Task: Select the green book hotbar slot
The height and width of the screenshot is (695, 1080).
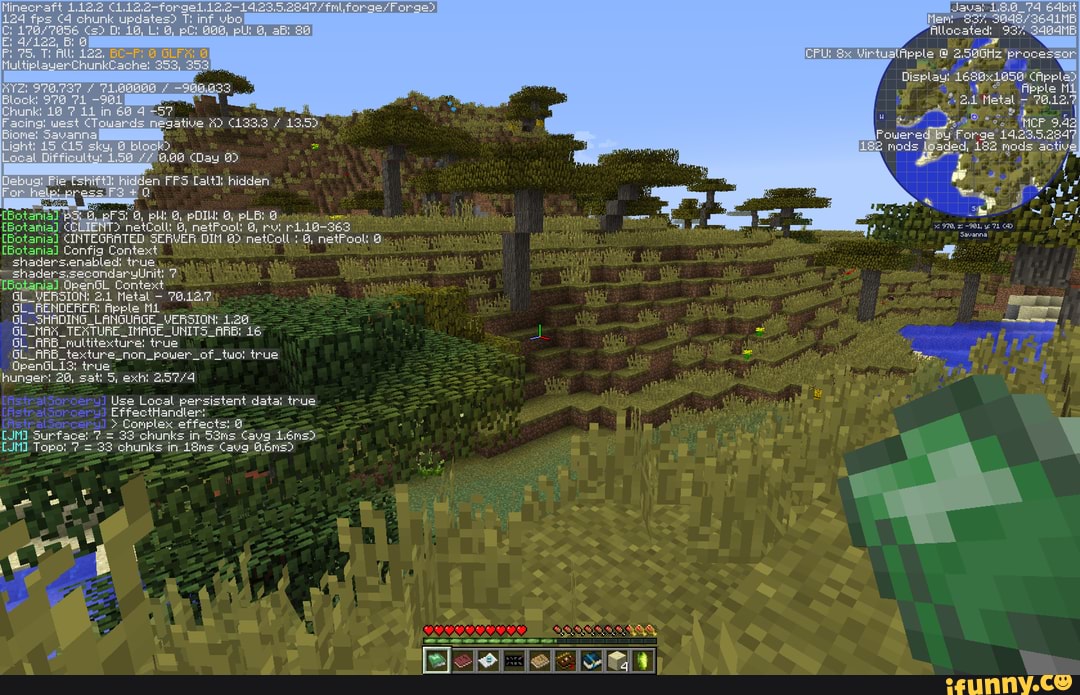Action: tap(436, 660)
